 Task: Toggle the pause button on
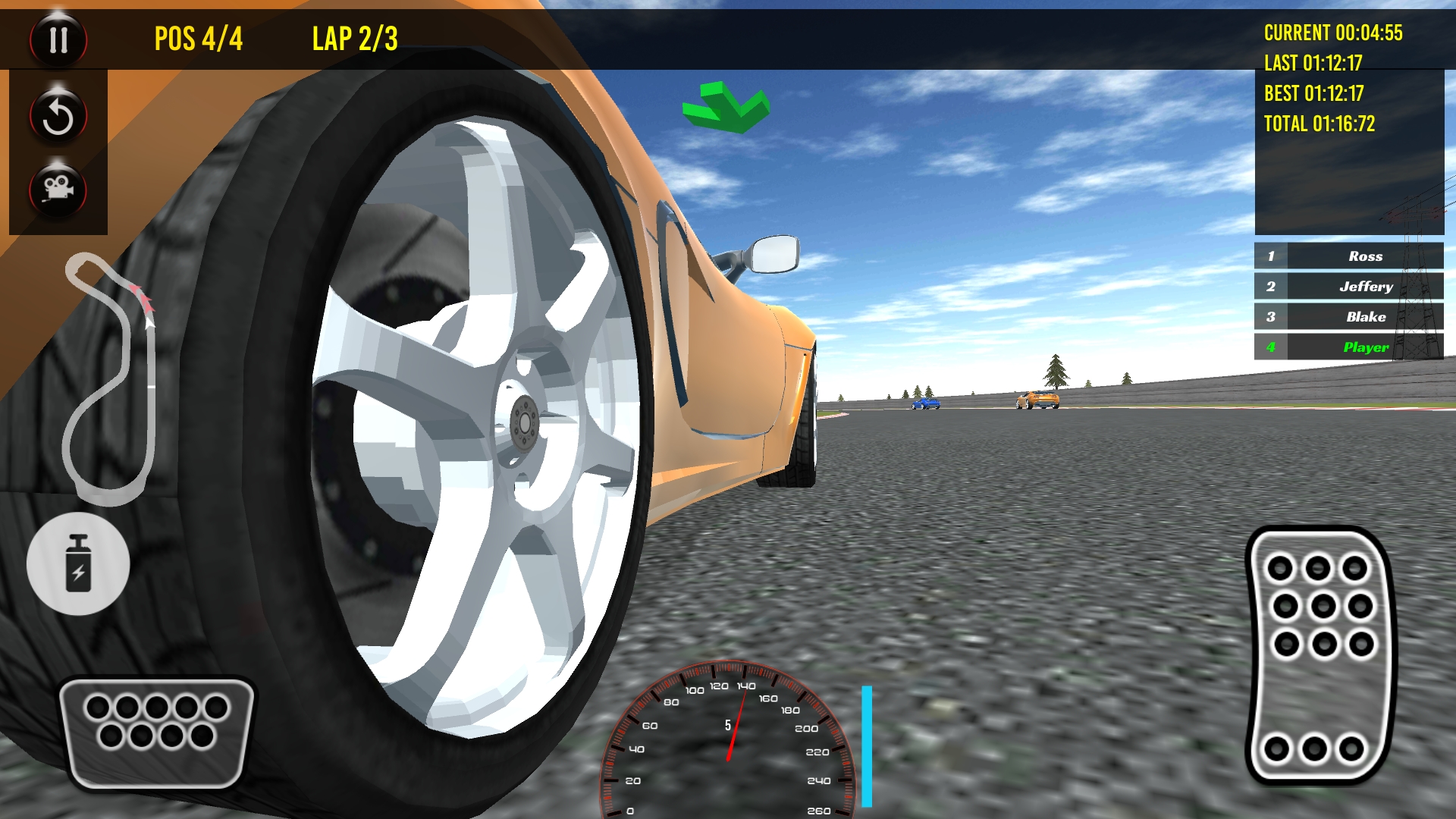pos(58,39)
